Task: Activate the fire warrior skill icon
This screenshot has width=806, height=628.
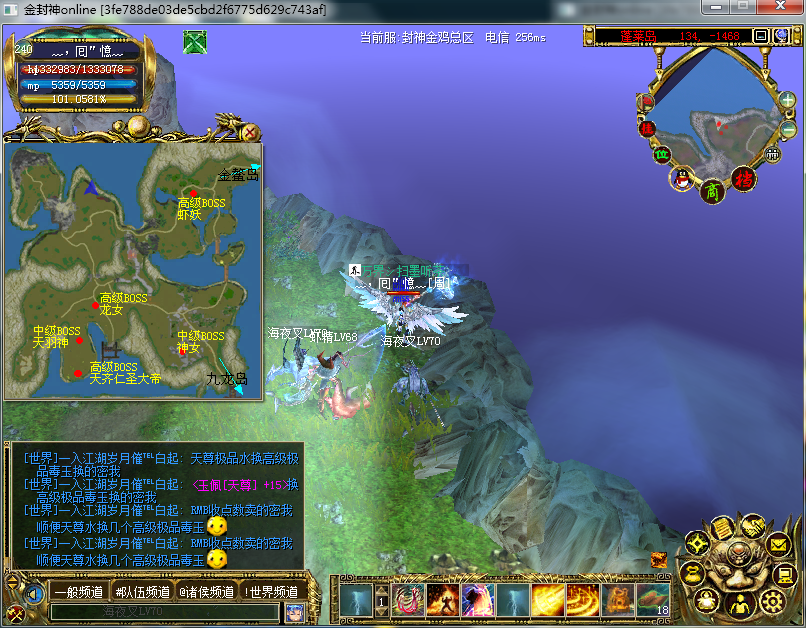Action: click(x=443, y=600)
